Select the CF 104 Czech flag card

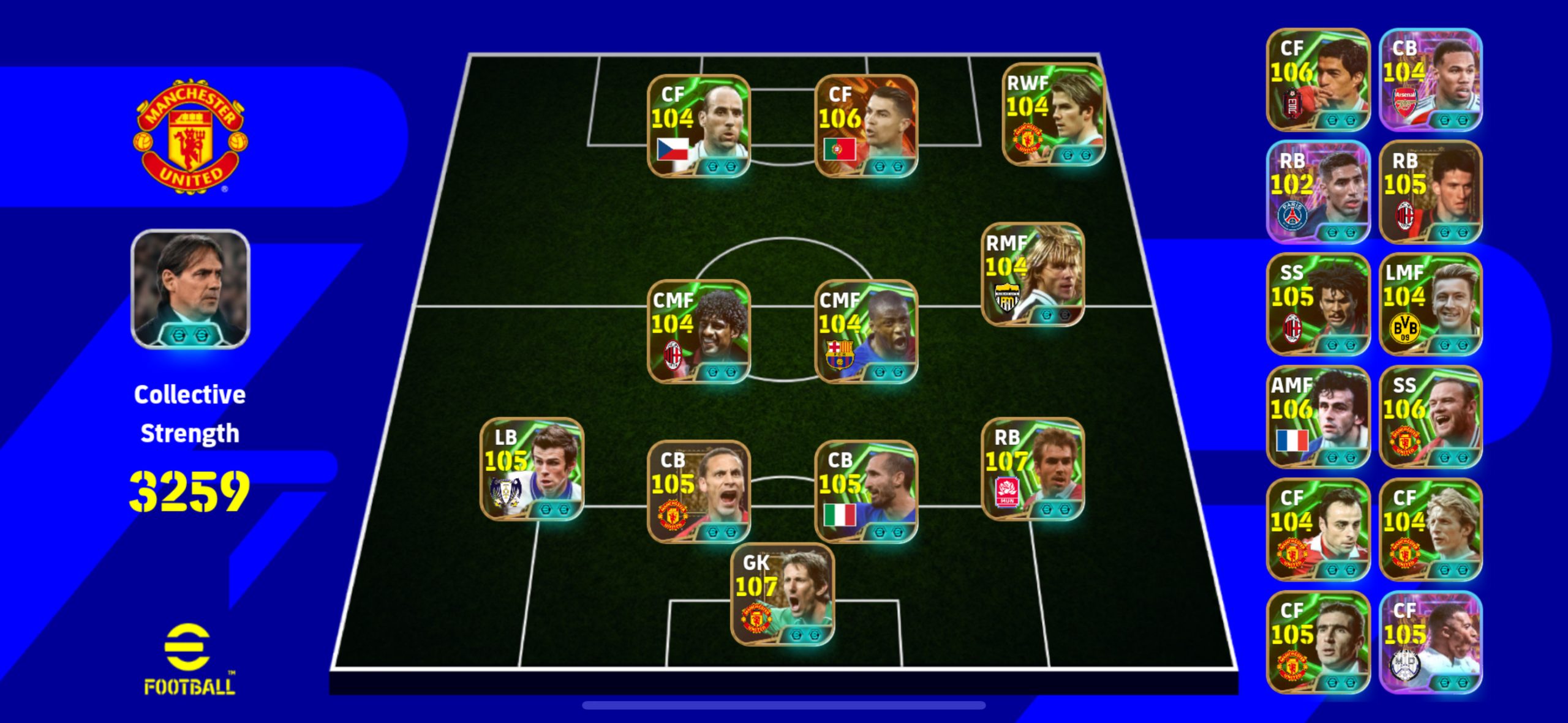pos(698,126)
